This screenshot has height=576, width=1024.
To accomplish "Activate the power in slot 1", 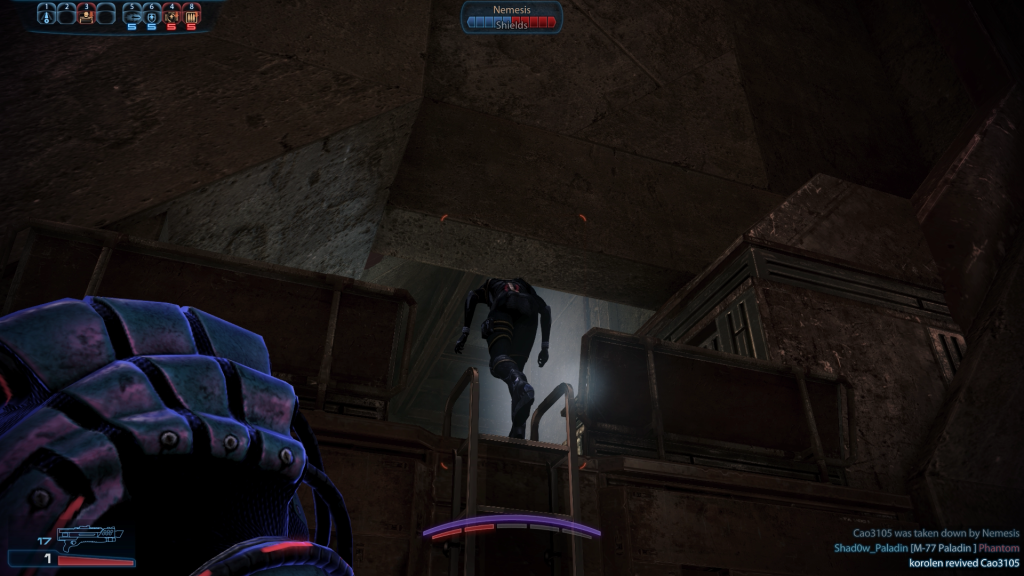I will tap(46, 16).
